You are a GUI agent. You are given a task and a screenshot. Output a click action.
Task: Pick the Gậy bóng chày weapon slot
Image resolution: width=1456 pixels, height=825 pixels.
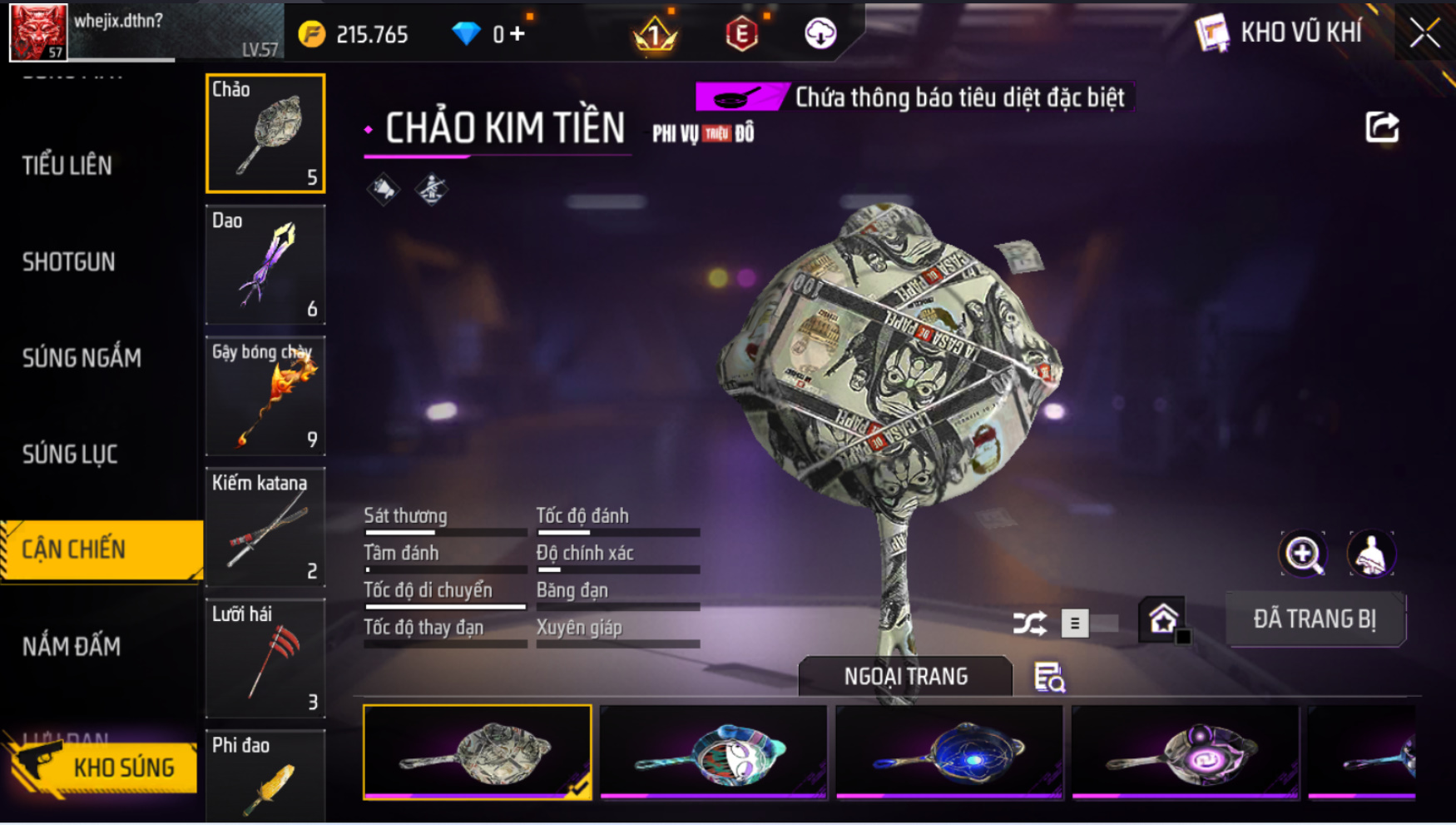(265, 396)
